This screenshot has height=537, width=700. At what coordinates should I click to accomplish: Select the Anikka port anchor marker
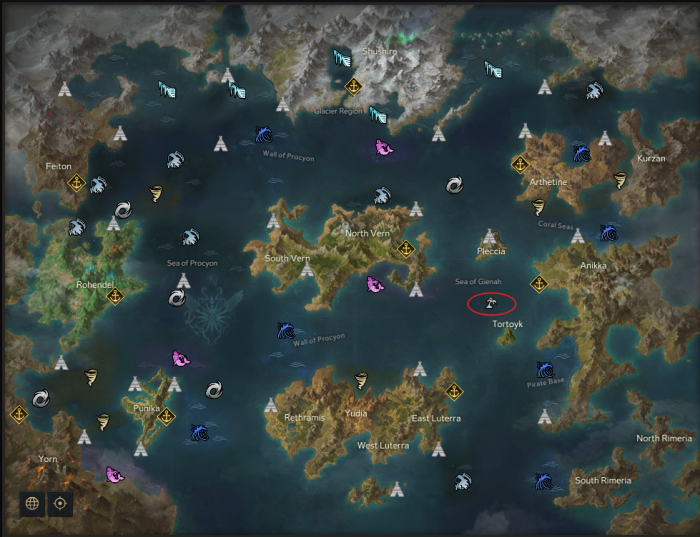click(538, 284)
